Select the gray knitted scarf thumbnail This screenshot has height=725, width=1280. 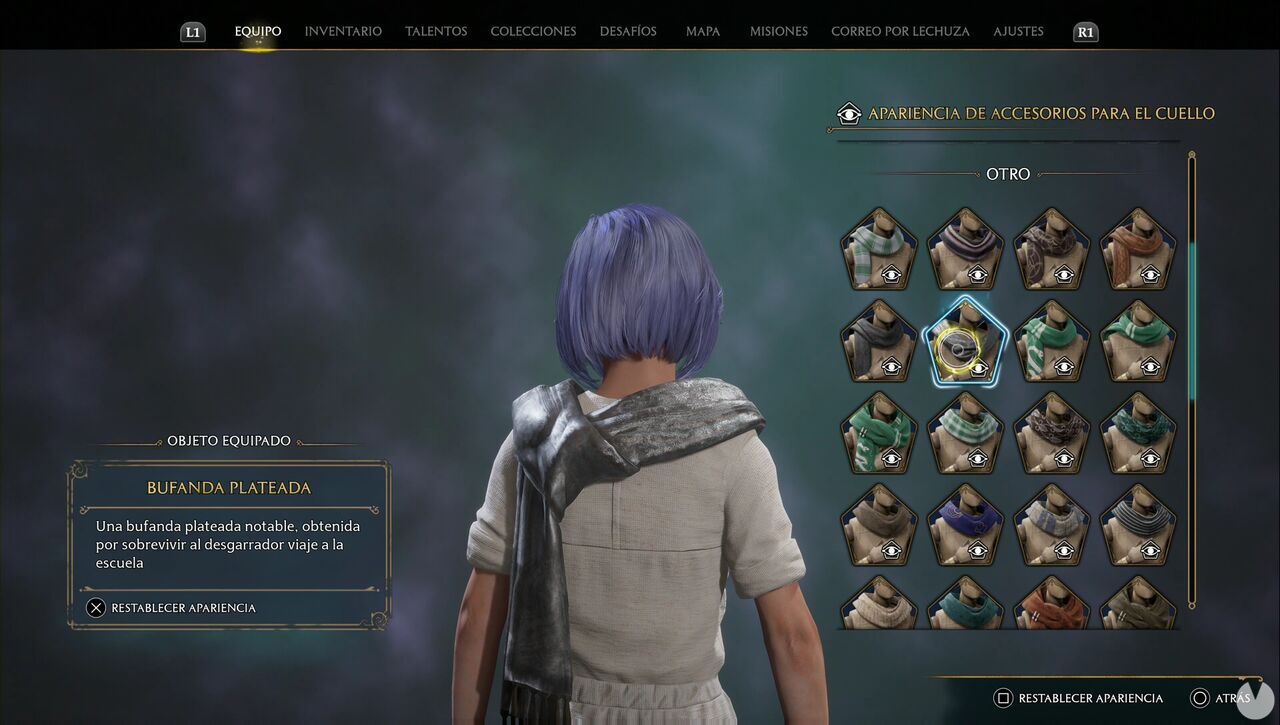pyautogui.click(x=1138, y=526)
